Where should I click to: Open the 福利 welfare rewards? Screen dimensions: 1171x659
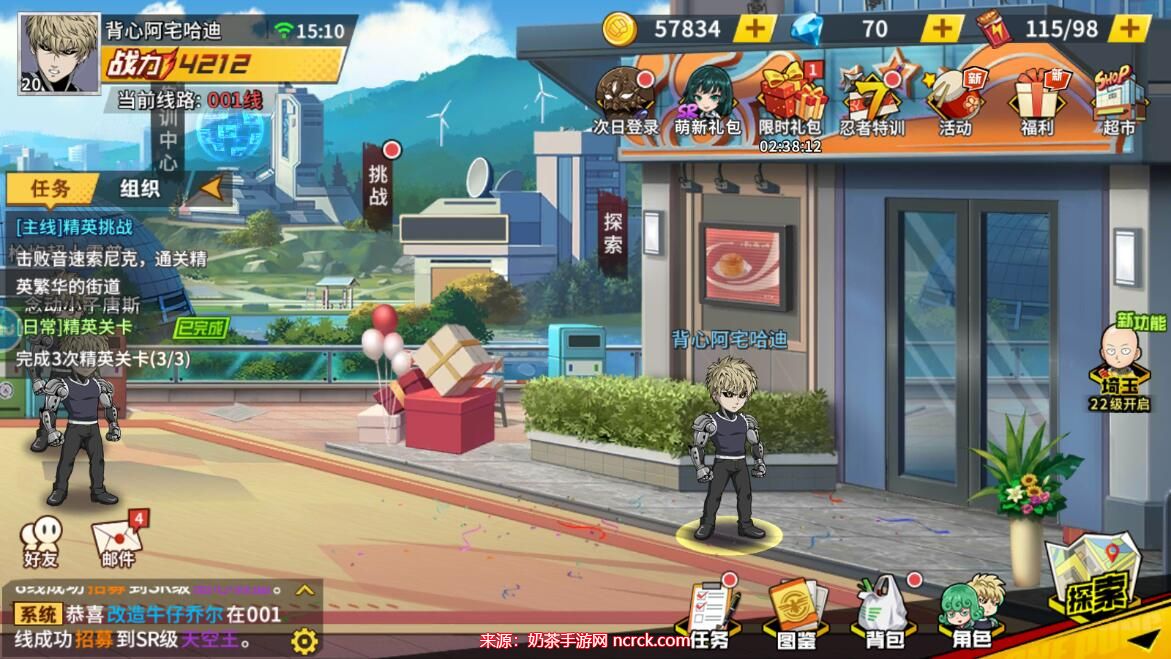click(x=1037, y=100)
